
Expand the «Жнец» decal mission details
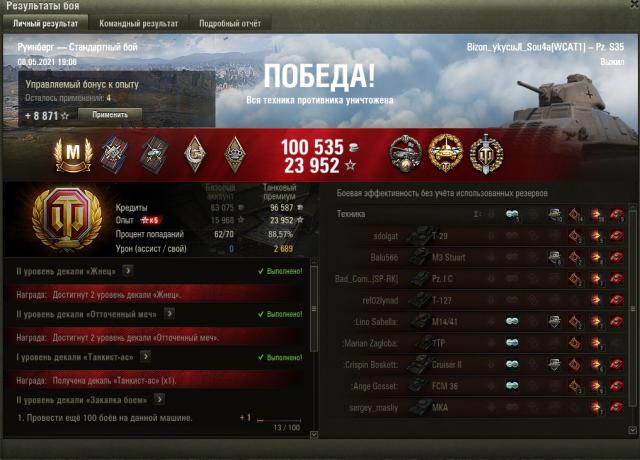click(x=127, y=270)
